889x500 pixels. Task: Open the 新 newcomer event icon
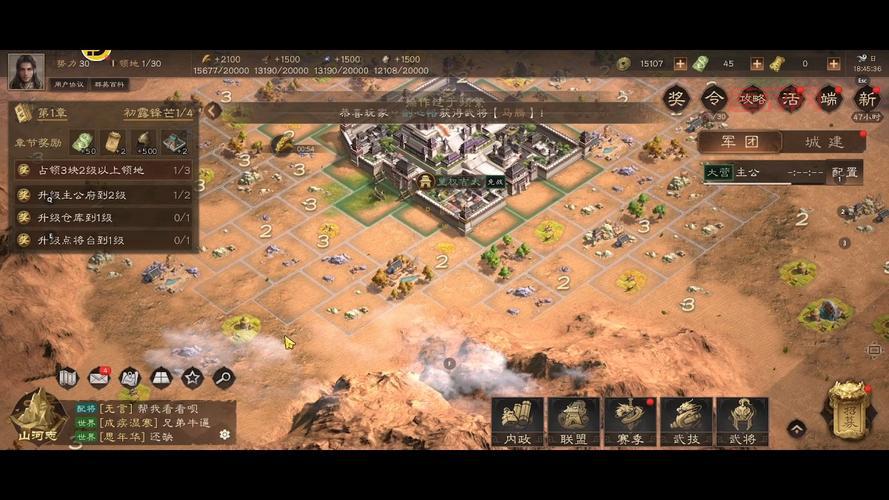(x=865, y=98)
